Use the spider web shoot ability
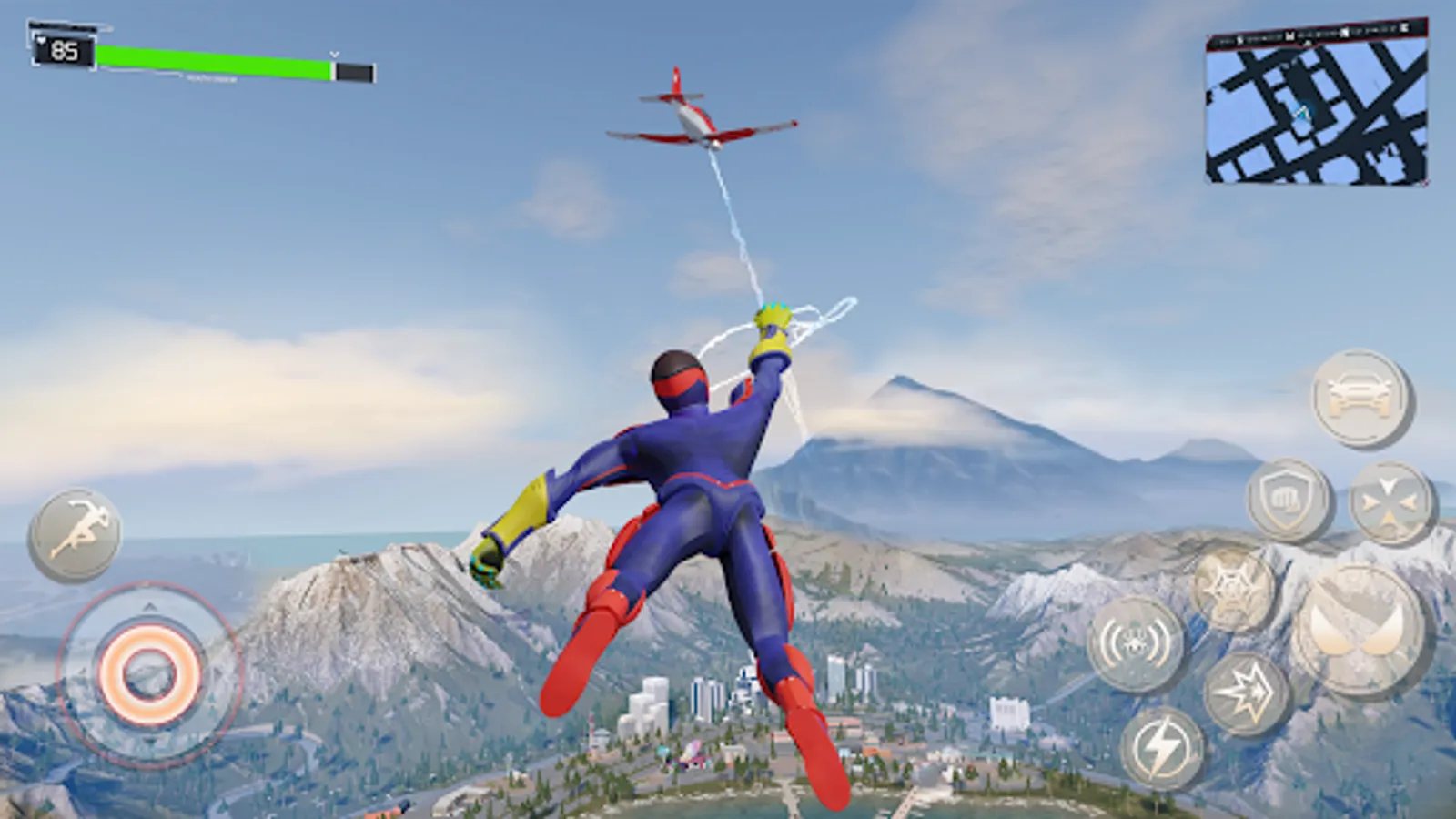This screenshot has height=819, width=1456. click(x=1235, y=590)
